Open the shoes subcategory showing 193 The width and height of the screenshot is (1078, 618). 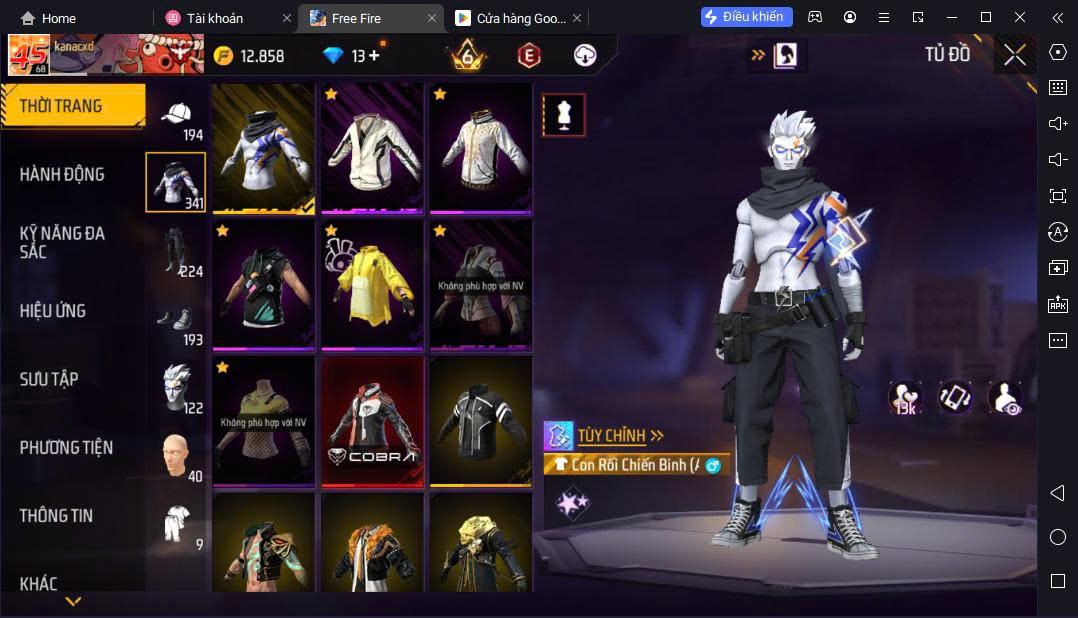point(179,323)
